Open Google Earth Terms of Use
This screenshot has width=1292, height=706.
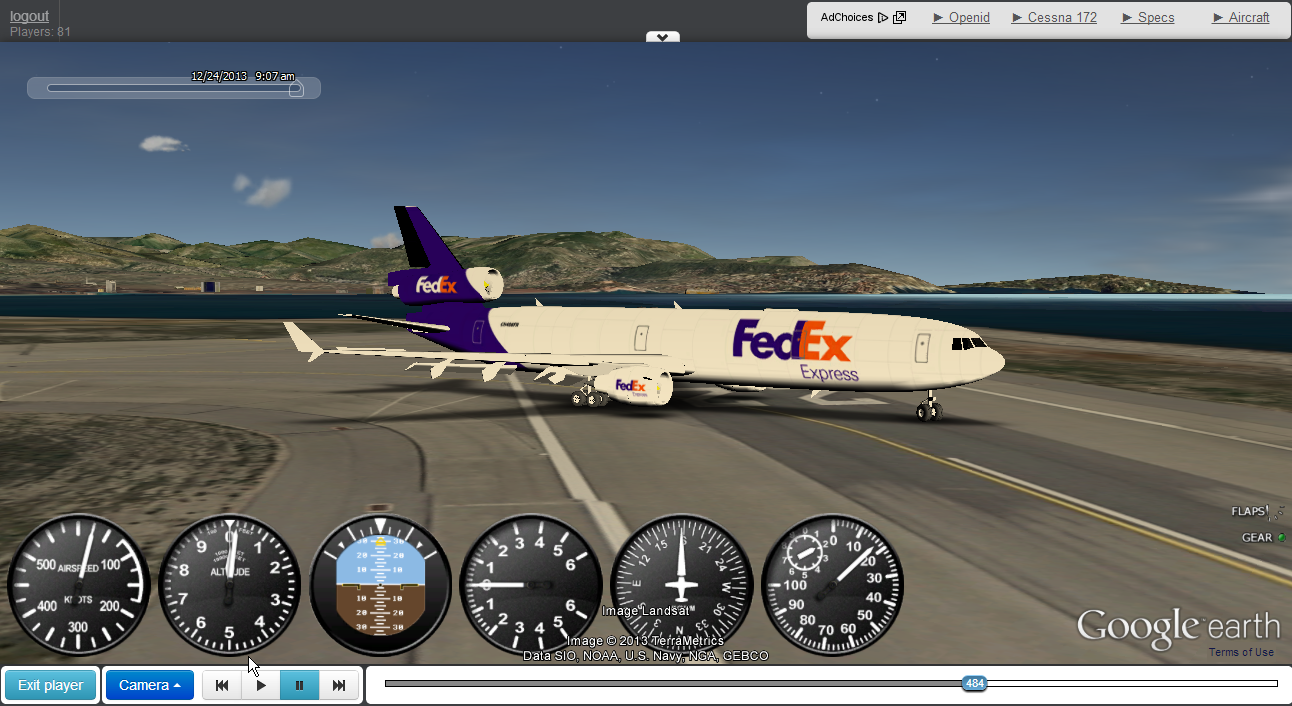pos(1241,652)
